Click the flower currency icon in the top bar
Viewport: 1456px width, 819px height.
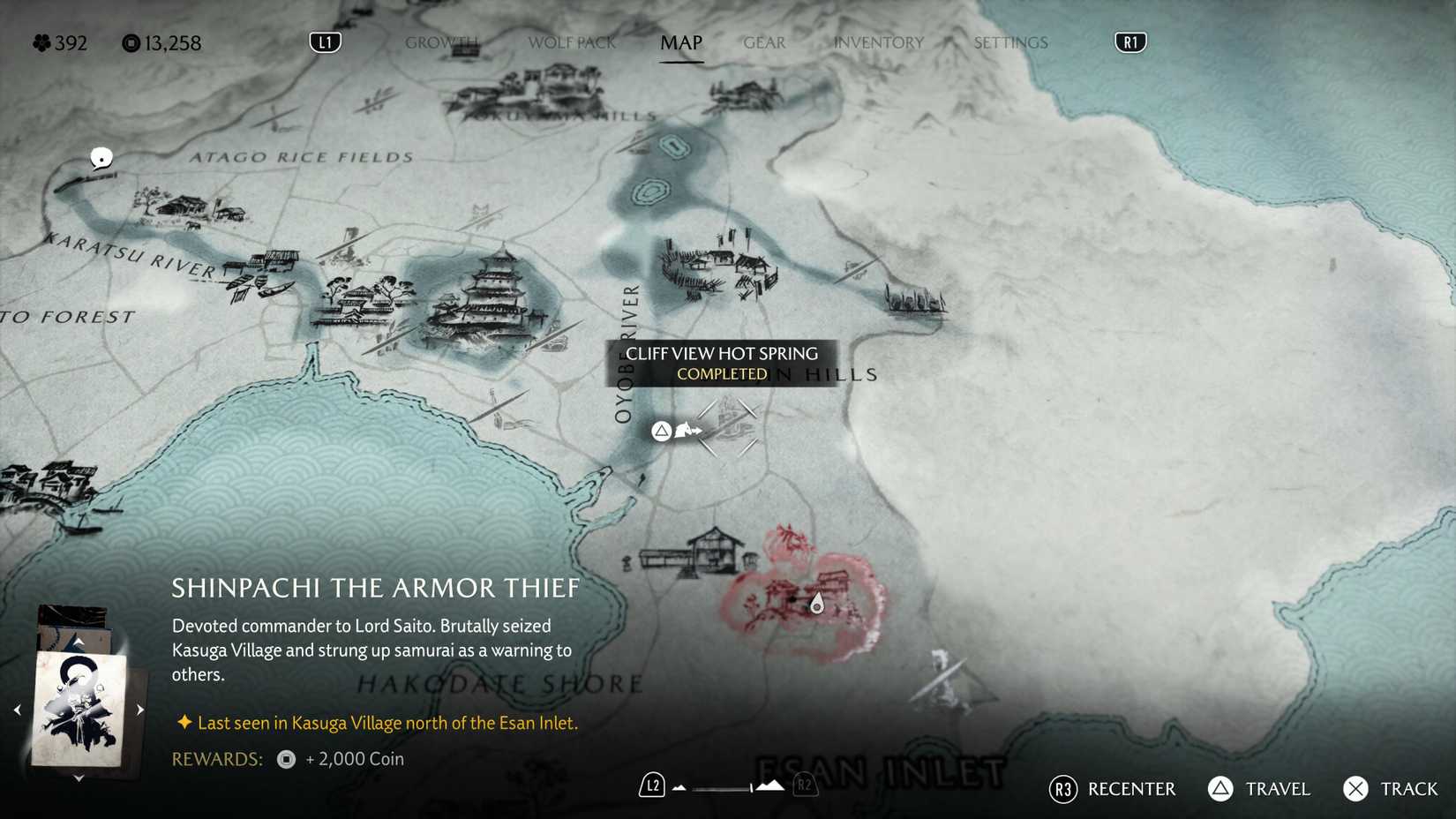tap(40, 42)
